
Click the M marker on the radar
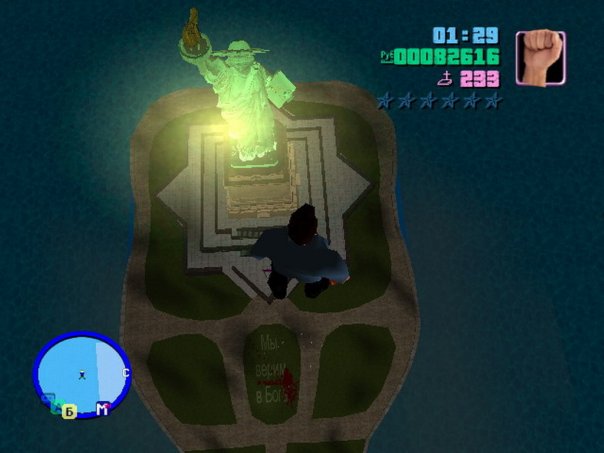pos(102,409)
